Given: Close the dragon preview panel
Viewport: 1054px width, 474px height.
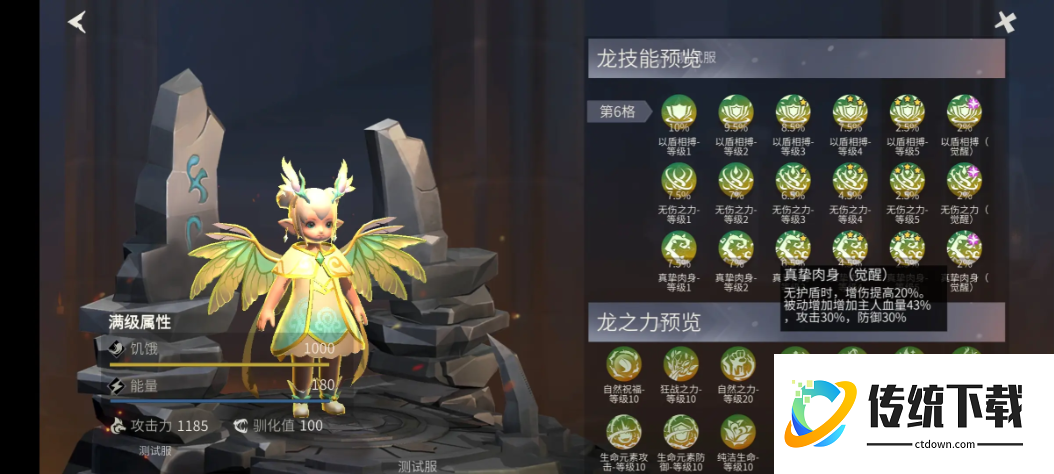Looking at the screenshot, I should click(x=1005, y=22).
